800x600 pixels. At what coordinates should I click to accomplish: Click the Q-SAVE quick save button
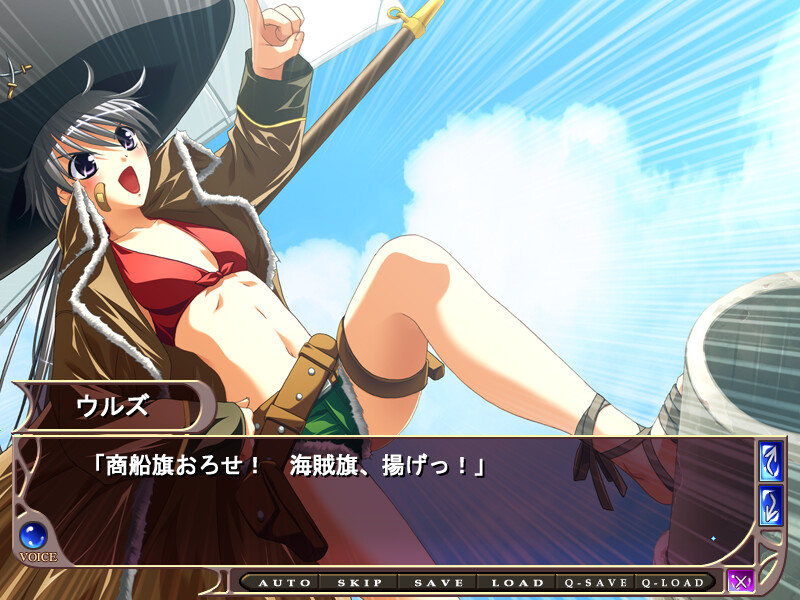coord(597,582)
